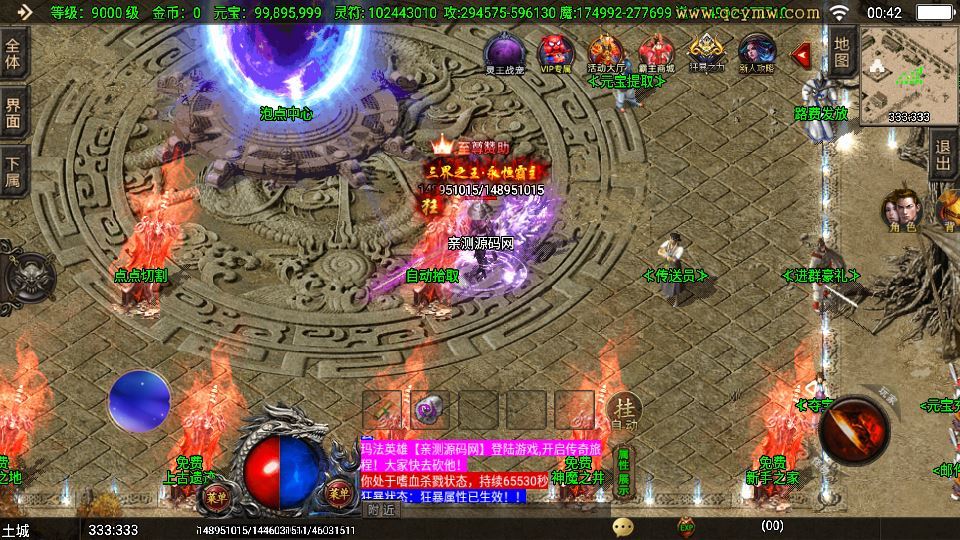Screen dimensions: 960x540
Task: Open the 霸主商城 shop icon
Action: pos(656,52)
